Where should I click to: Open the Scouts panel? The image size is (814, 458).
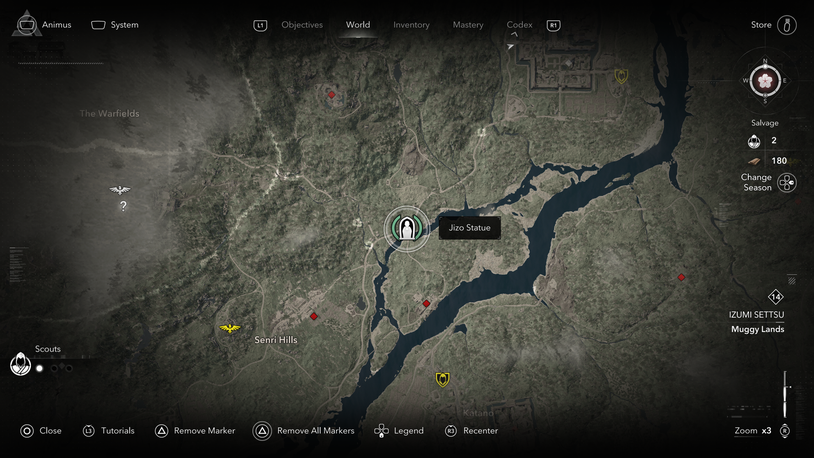pyautogui.click(x=21, y=364)
